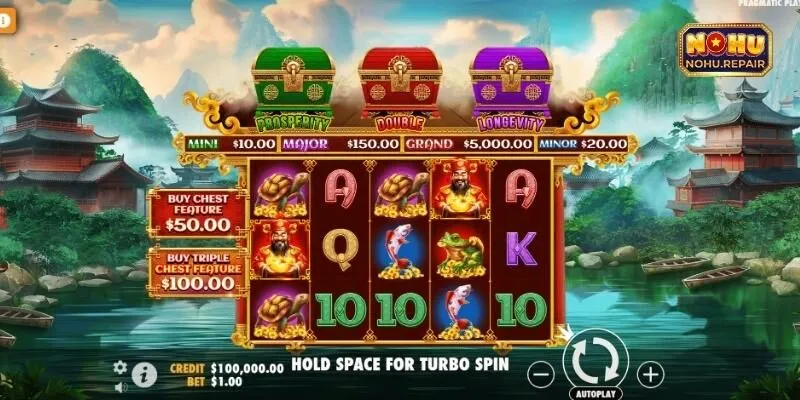This screenshot has height=400, width=800.
Task: Increase the bet with the plus button
Action: (x=651, y=374)
